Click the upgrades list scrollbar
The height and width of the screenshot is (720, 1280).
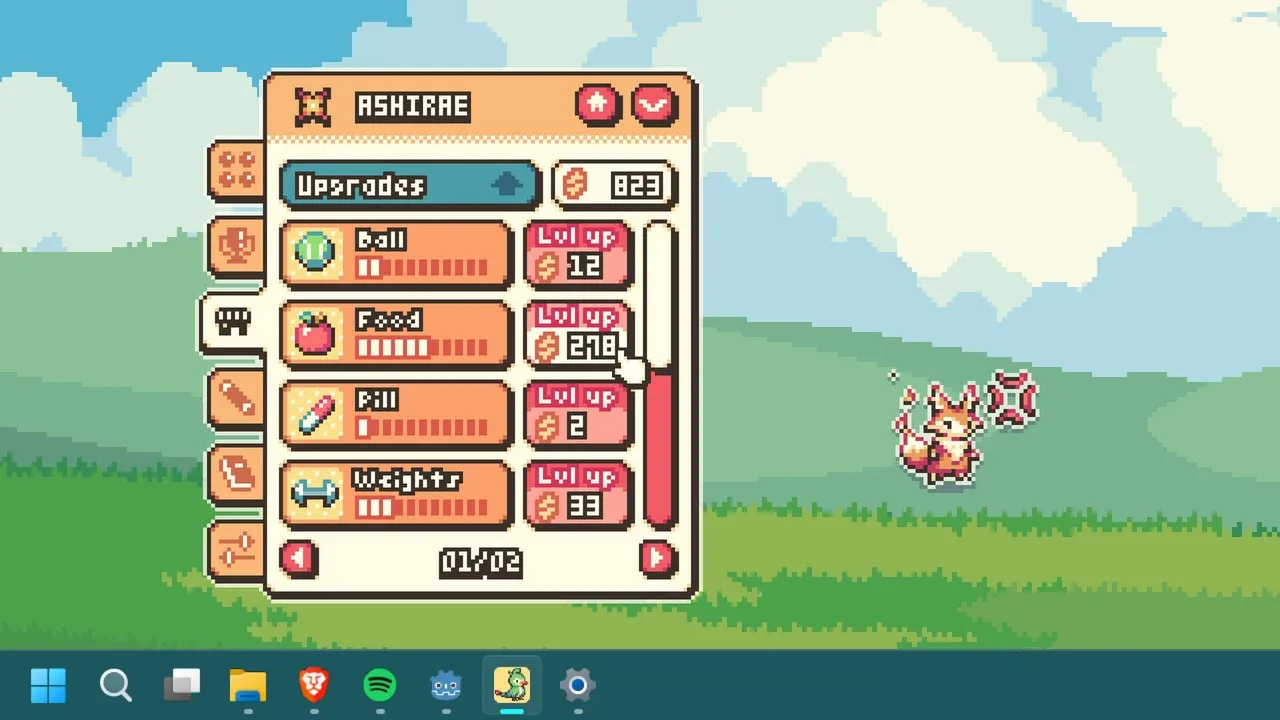(659, 375)
